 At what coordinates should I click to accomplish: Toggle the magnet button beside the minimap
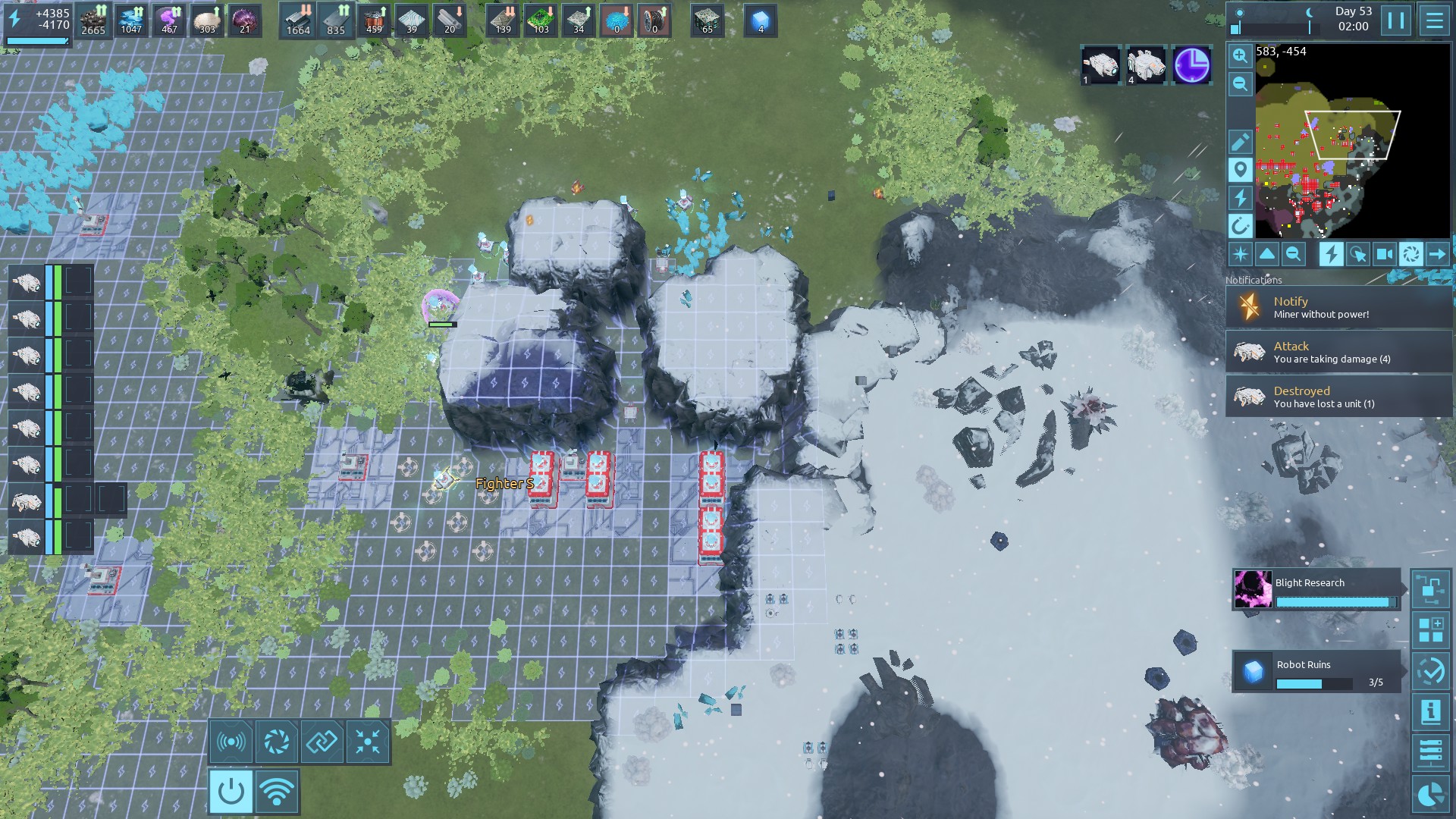(1240, 226)
